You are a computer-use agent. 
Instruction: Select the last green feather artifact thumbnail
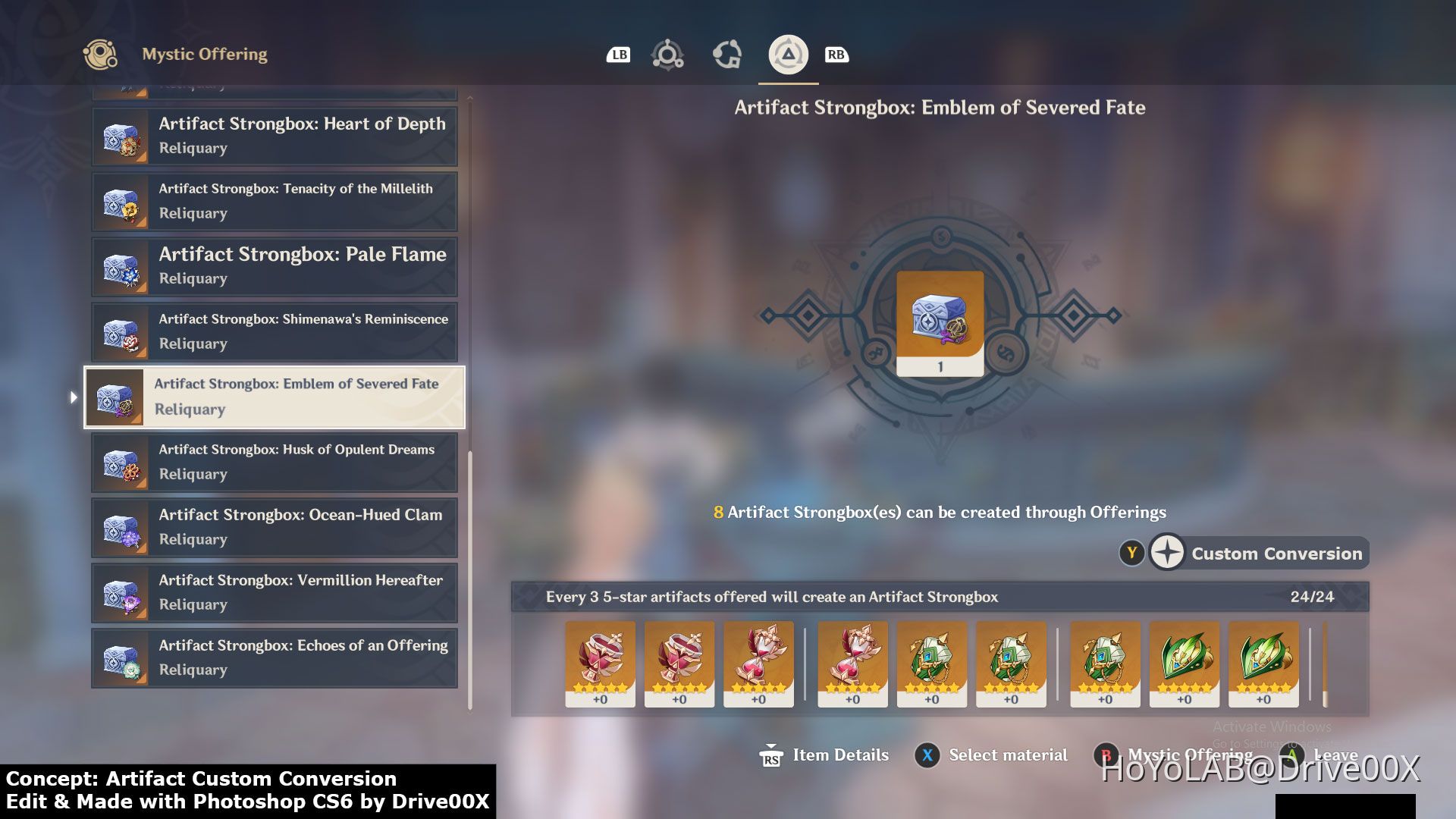pos(1263,664)
